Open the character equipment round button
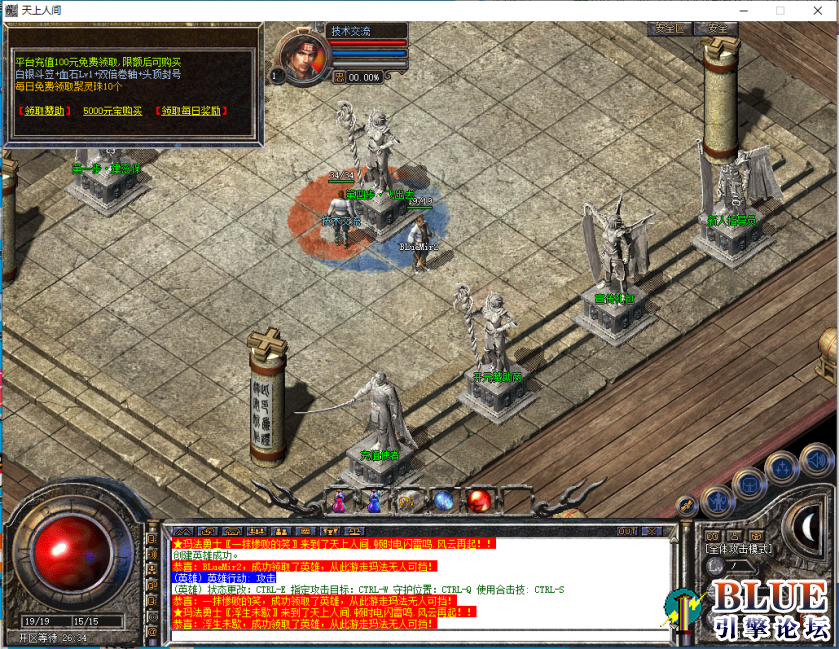Image resolution: width=839 pixels, height=649 pixels. [x=717, y=499]
